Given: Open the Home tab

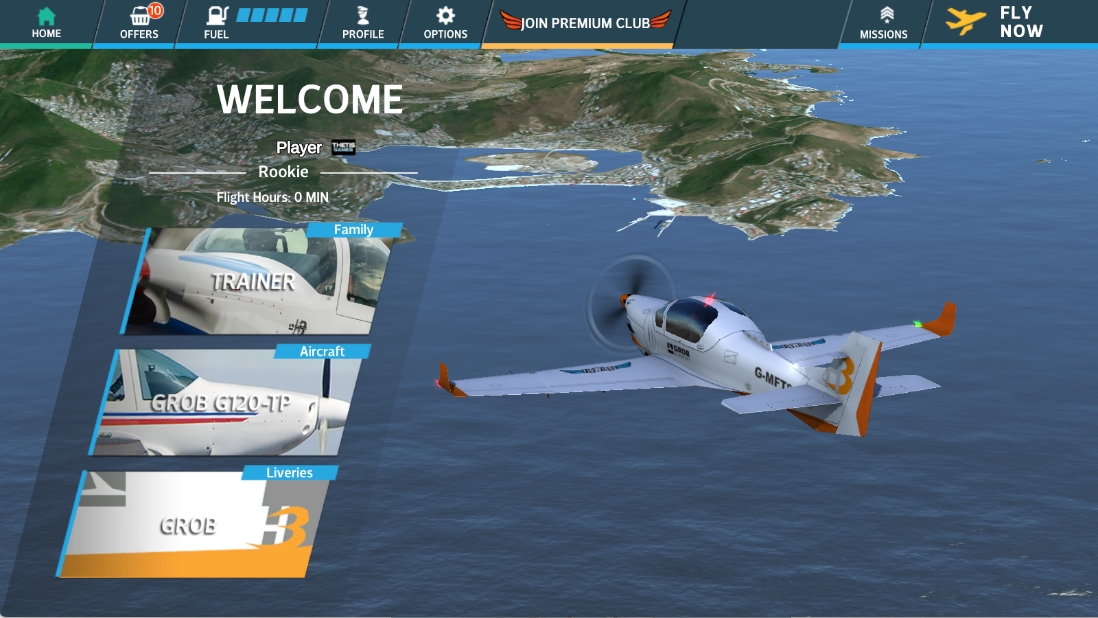Looking at the screenshot, I should tap(46, 23).
